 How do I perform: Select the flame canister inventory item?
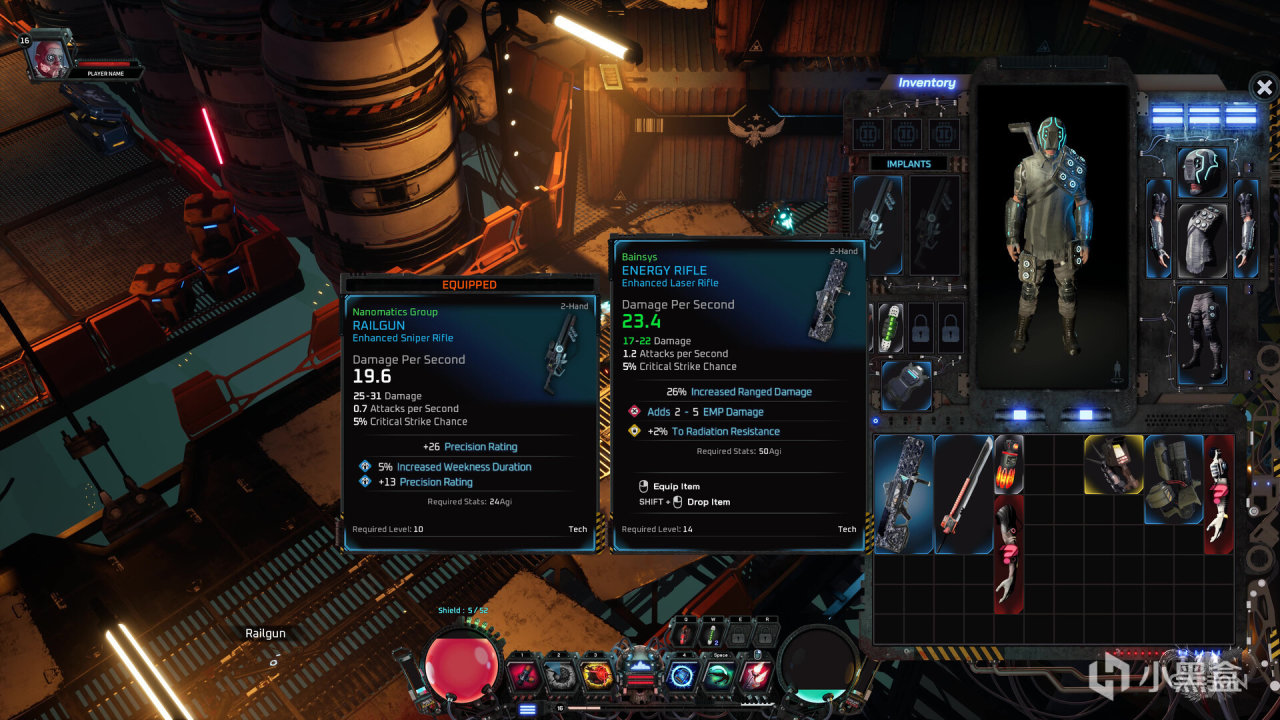[x=1009, y=464]
